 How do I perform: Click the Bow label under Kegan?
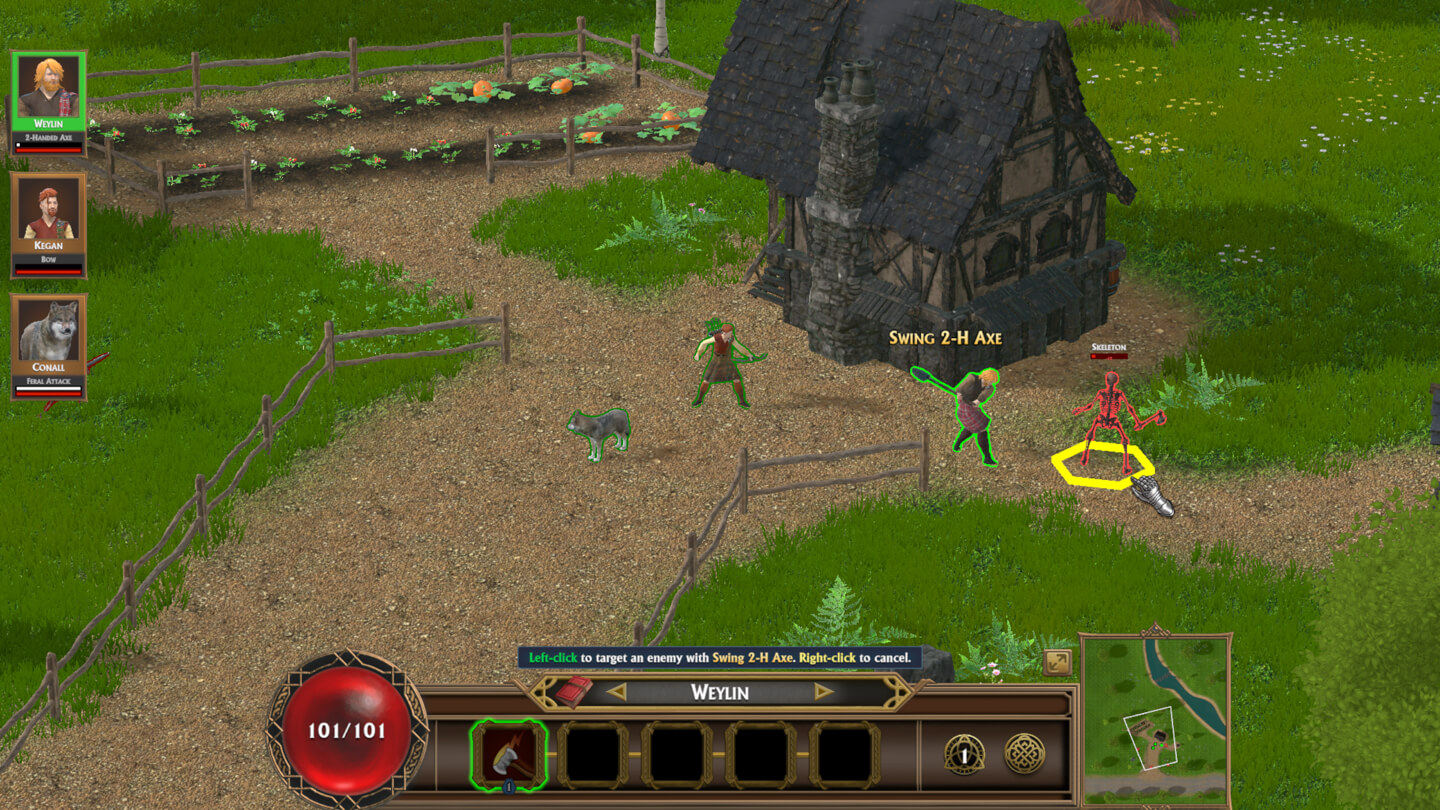[x=48, y=259]
